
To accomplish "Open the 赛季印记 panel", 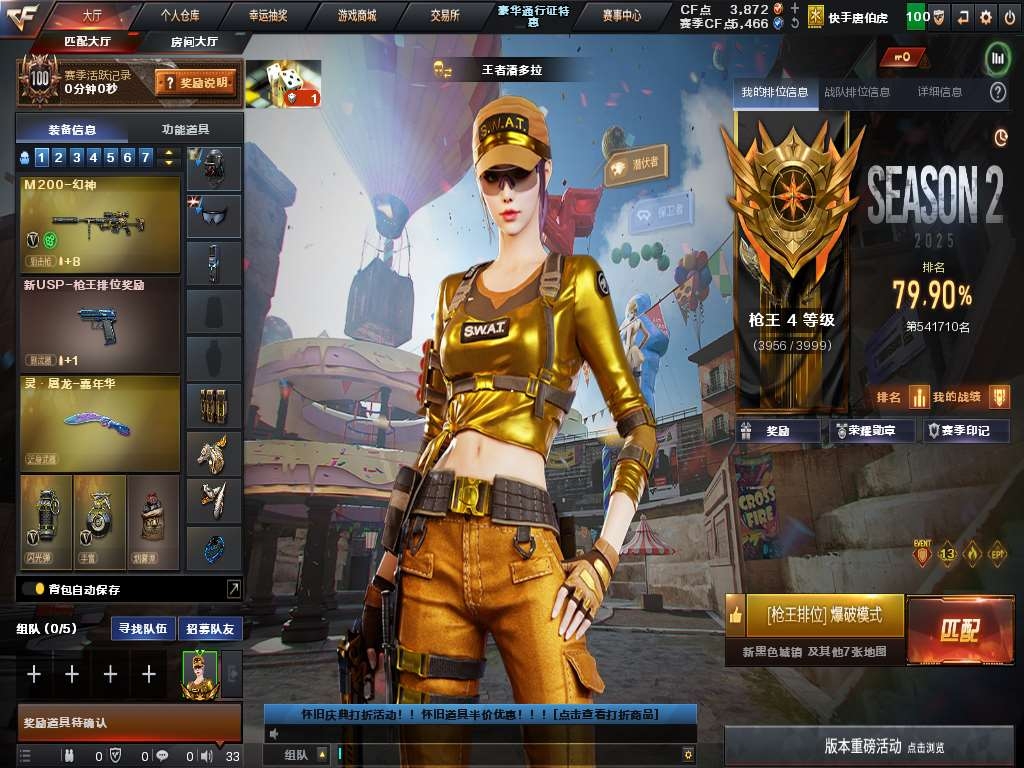I will 965,431.
